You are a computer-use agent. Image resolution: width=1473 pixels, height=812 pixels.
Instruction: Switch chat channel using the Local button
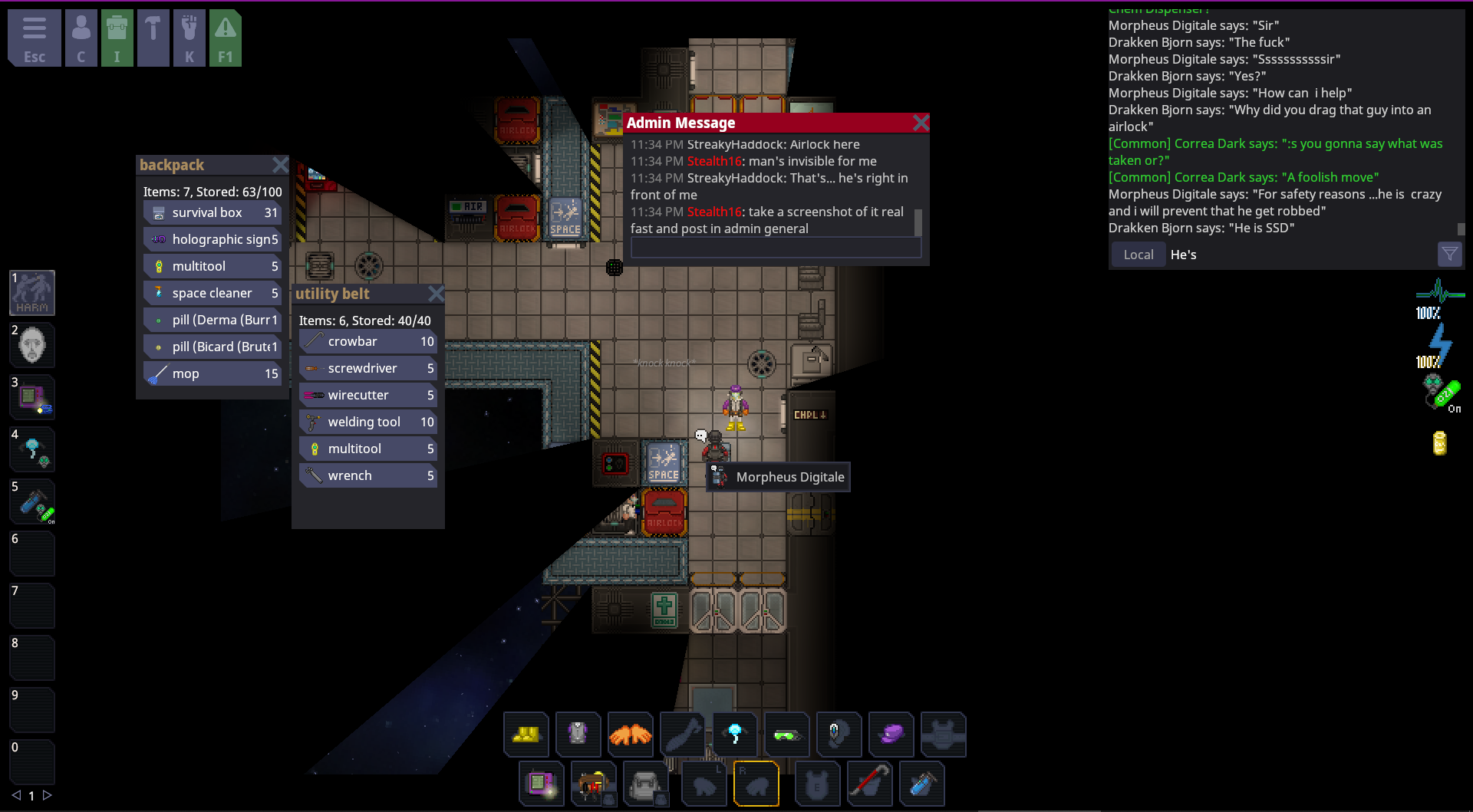(1138, 254)
